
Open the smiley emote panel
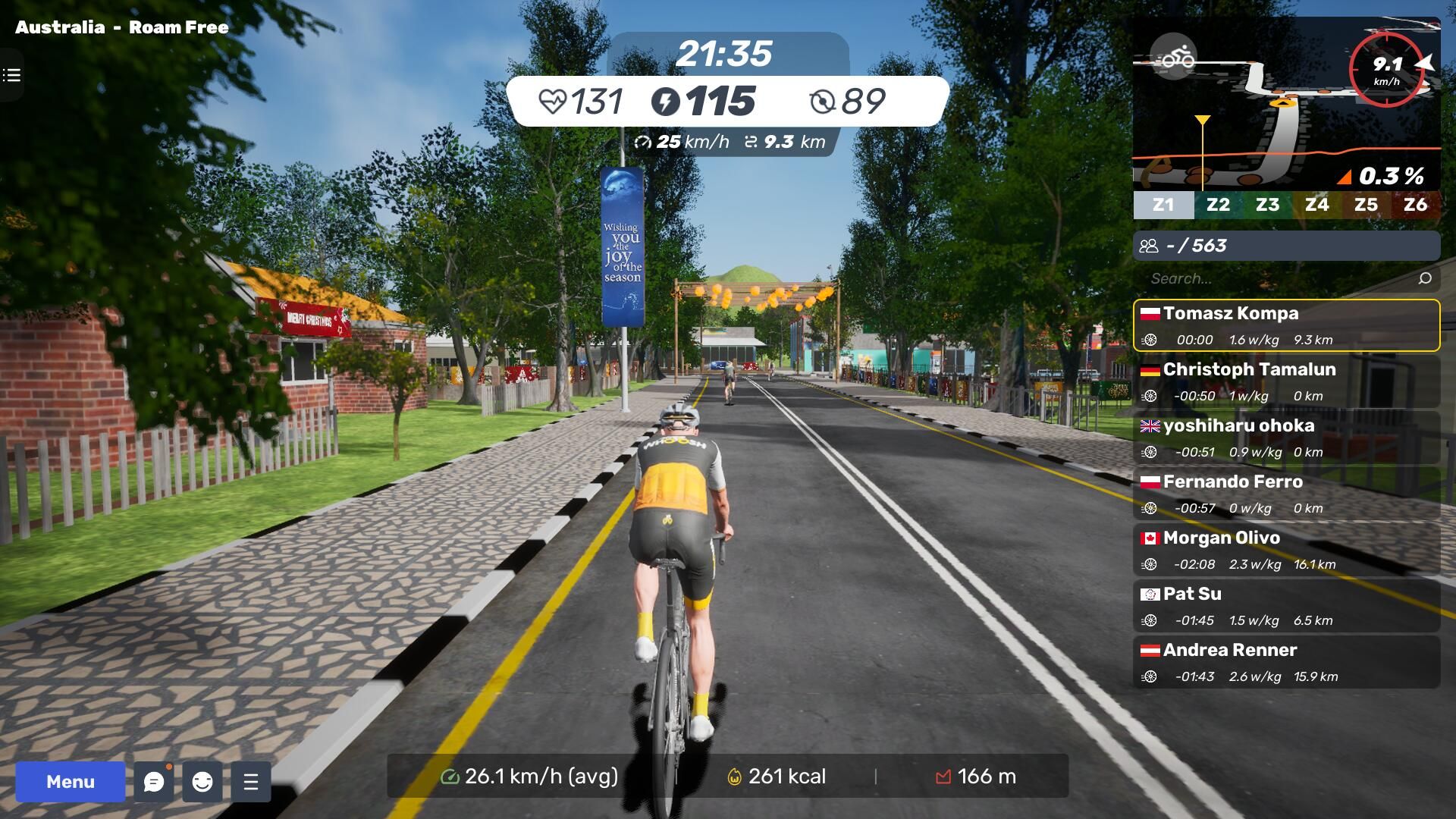pyautogui.click(x=202, y=782)
